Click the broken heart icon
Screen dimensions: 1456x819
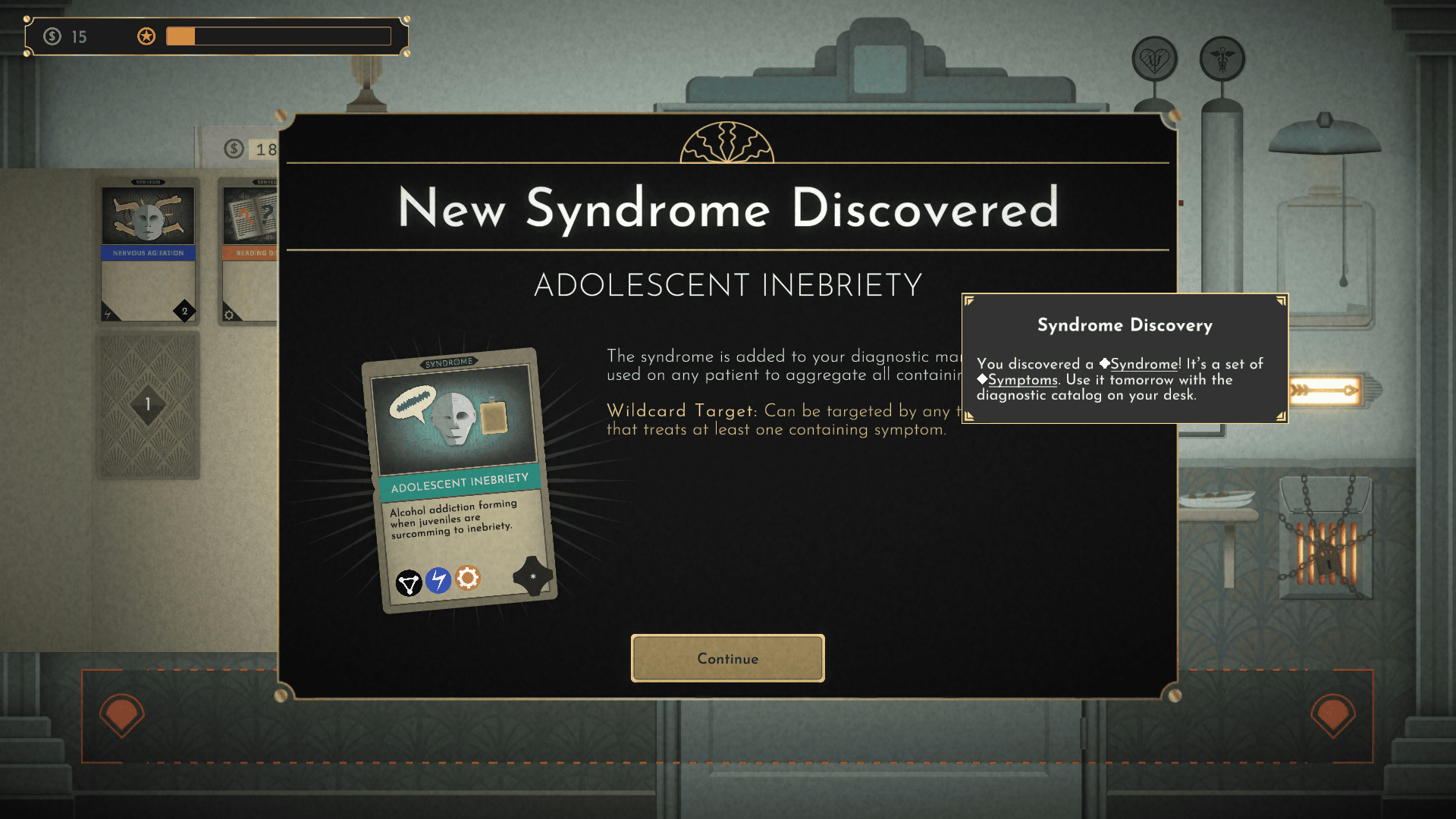pyautogui.click(x=1154, y=59)
